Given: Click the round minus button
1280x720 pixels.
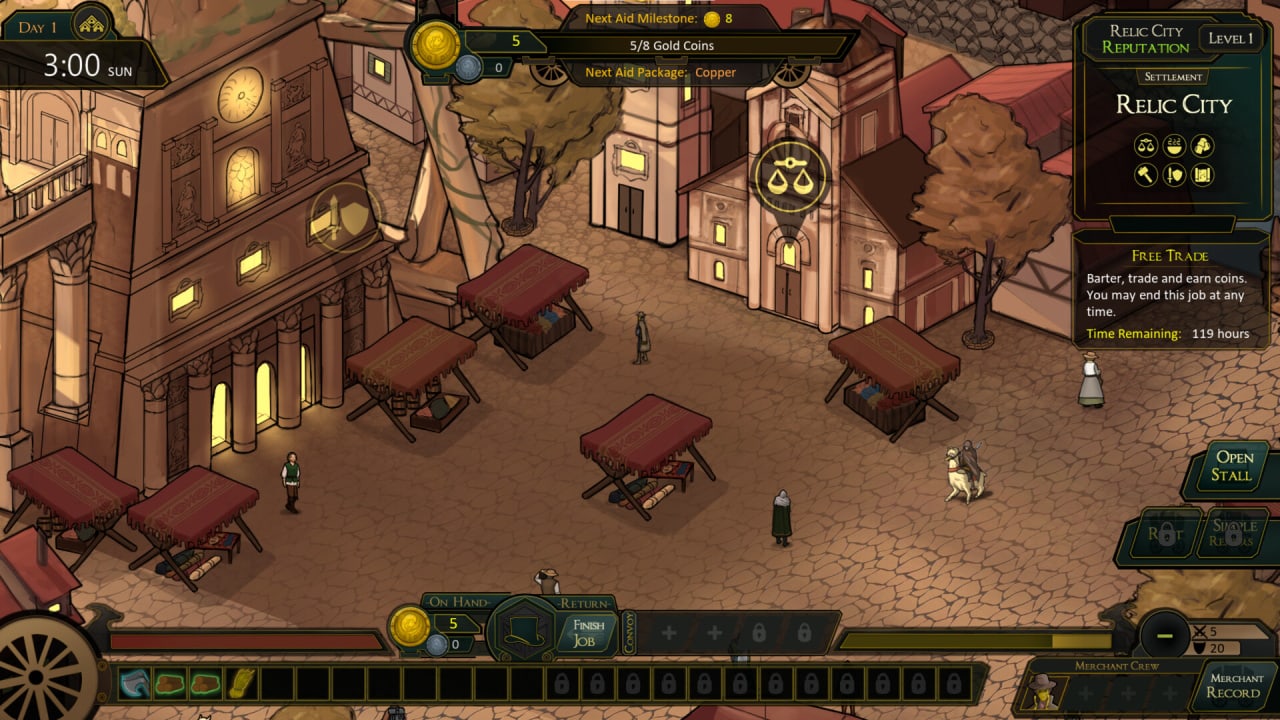Looking at the screenshot, I should coord(1164,634).
